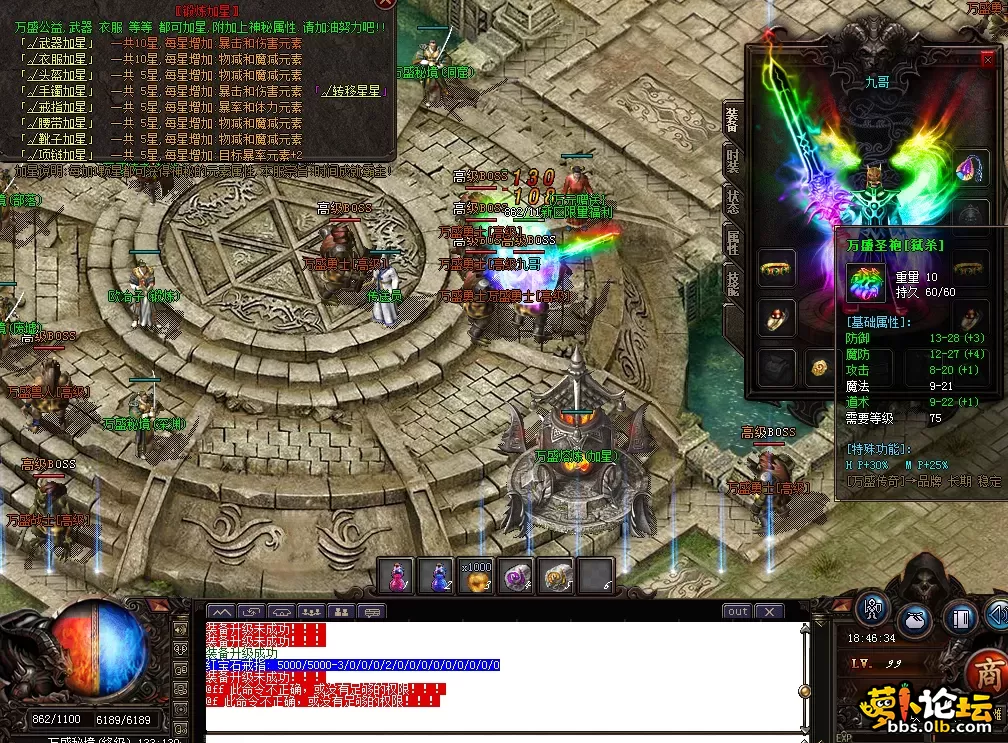Close the character equipment panel

[988, 59]
